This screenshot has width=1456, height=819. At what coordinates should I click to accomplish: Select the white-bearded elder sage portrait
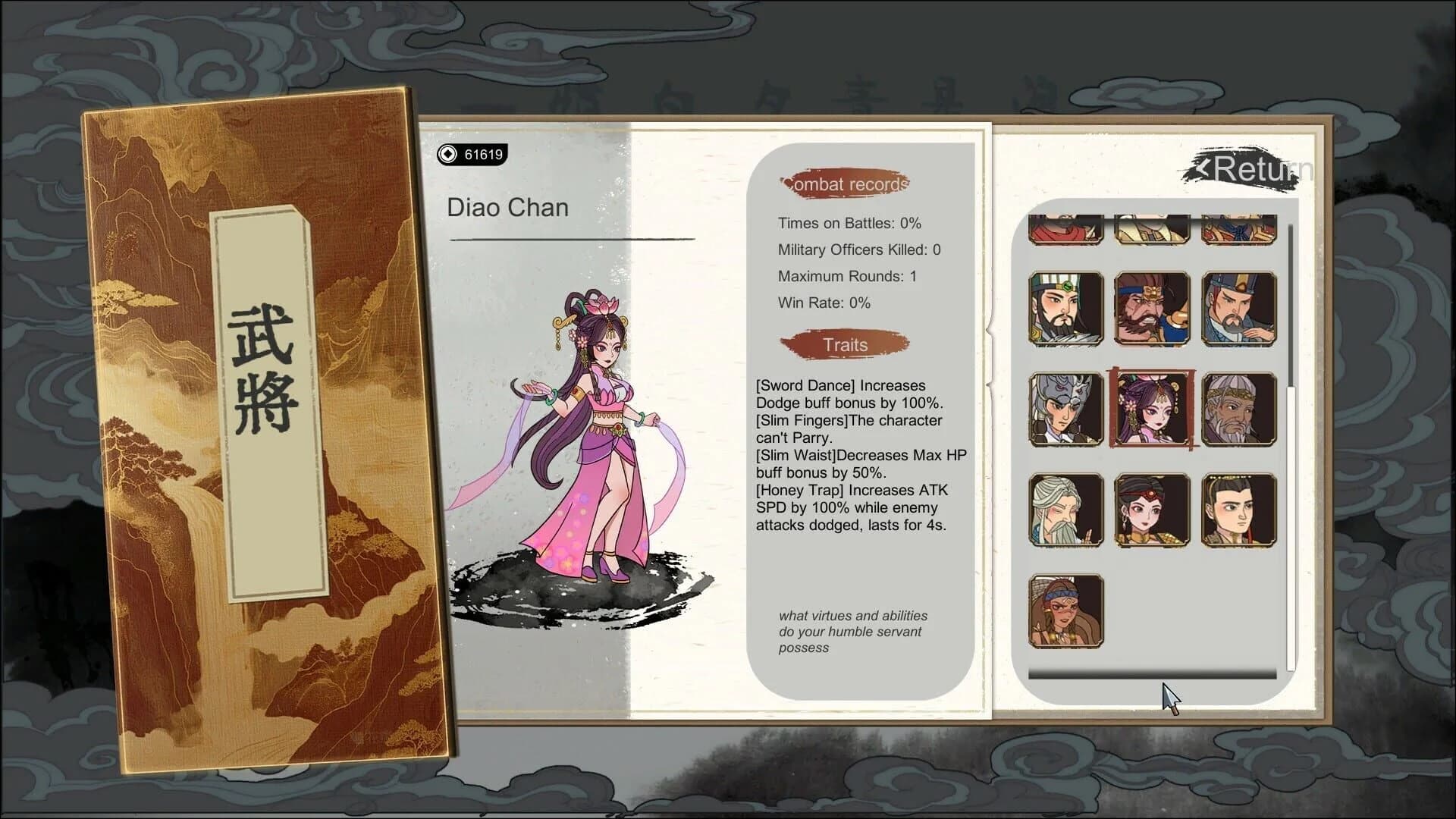coord(1065,510)
